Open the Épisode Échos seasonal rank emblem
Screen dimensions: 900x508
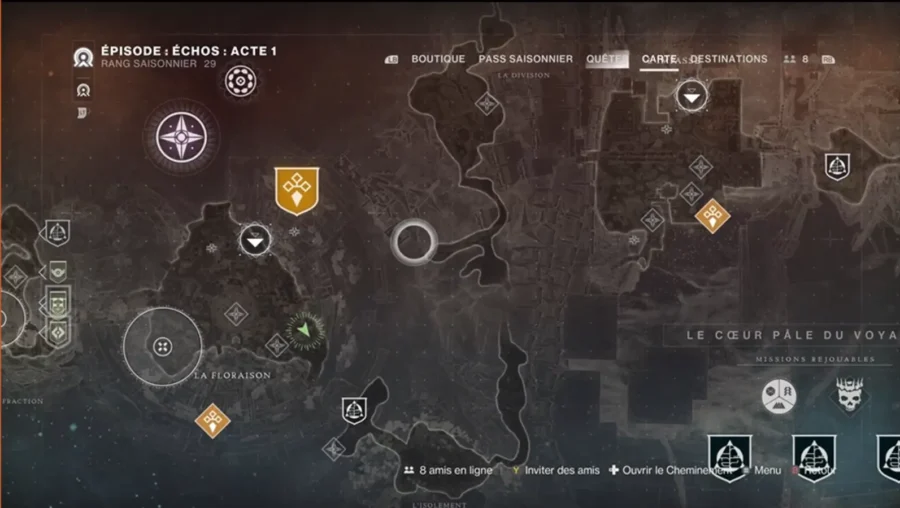coord(84,58)
